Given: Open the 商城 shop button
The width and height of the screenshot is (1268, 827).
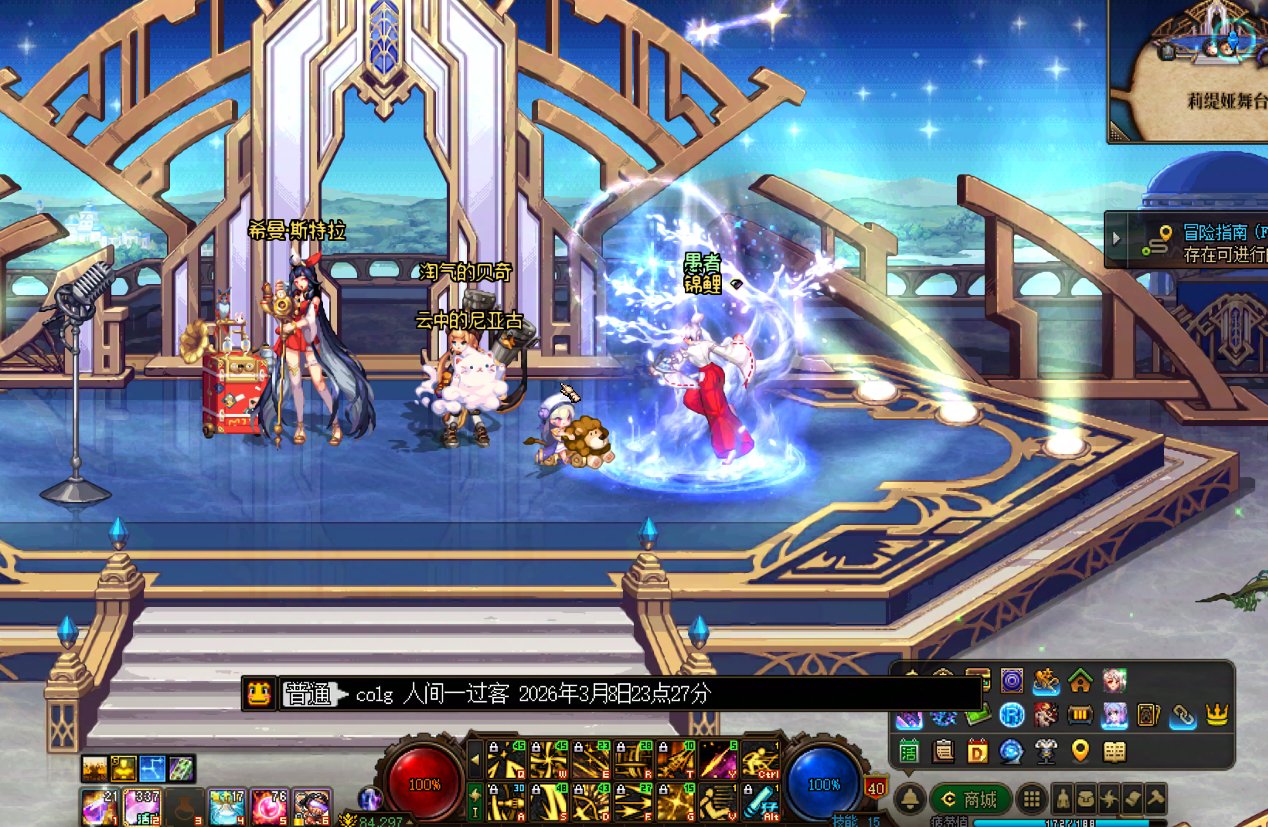Looking at the screenshot, I should coord(969,799).
